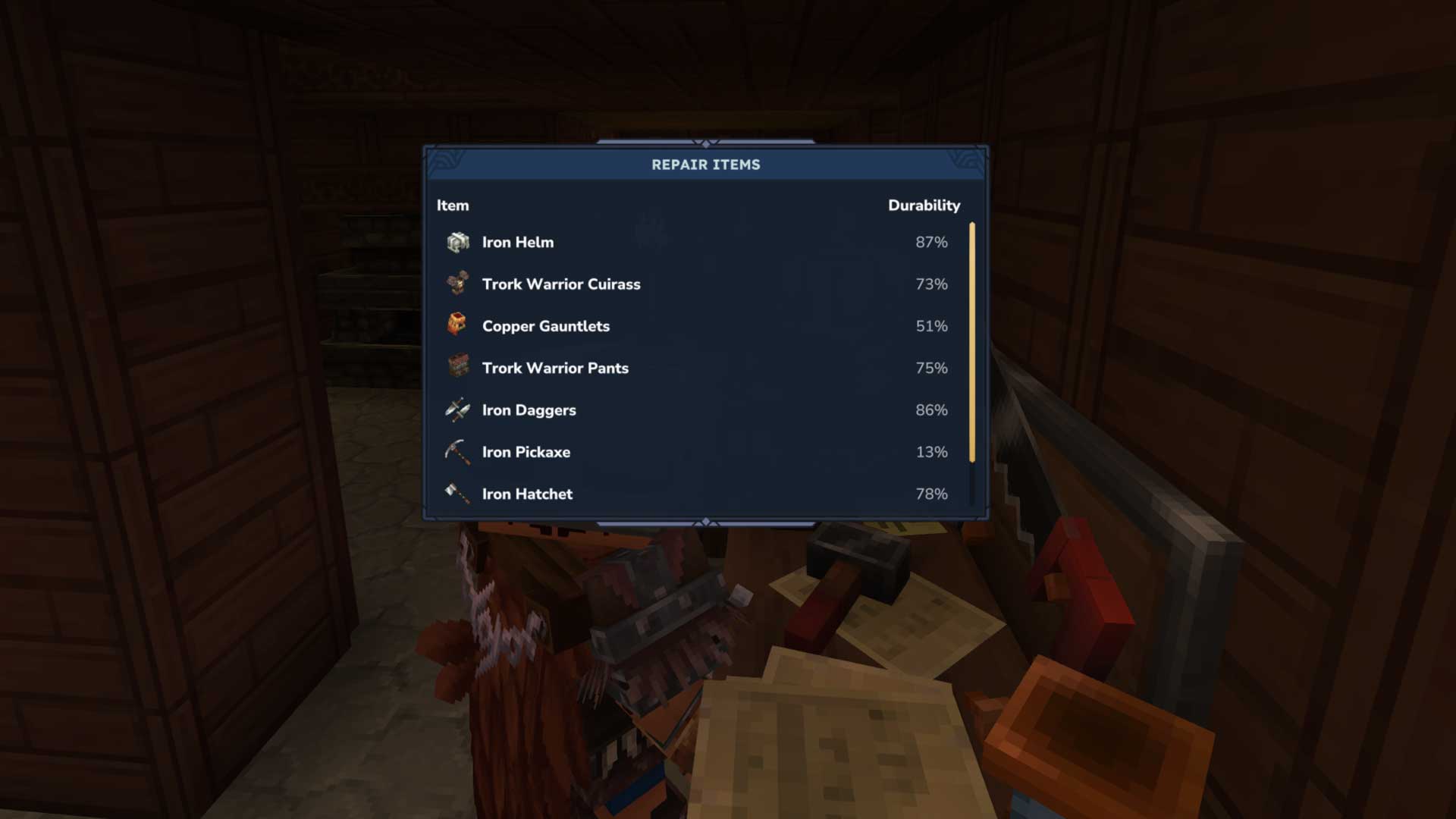This screenshot has height=819, width=1456.
Task: Click the Durability column header
Action: (x=924, y=205)
